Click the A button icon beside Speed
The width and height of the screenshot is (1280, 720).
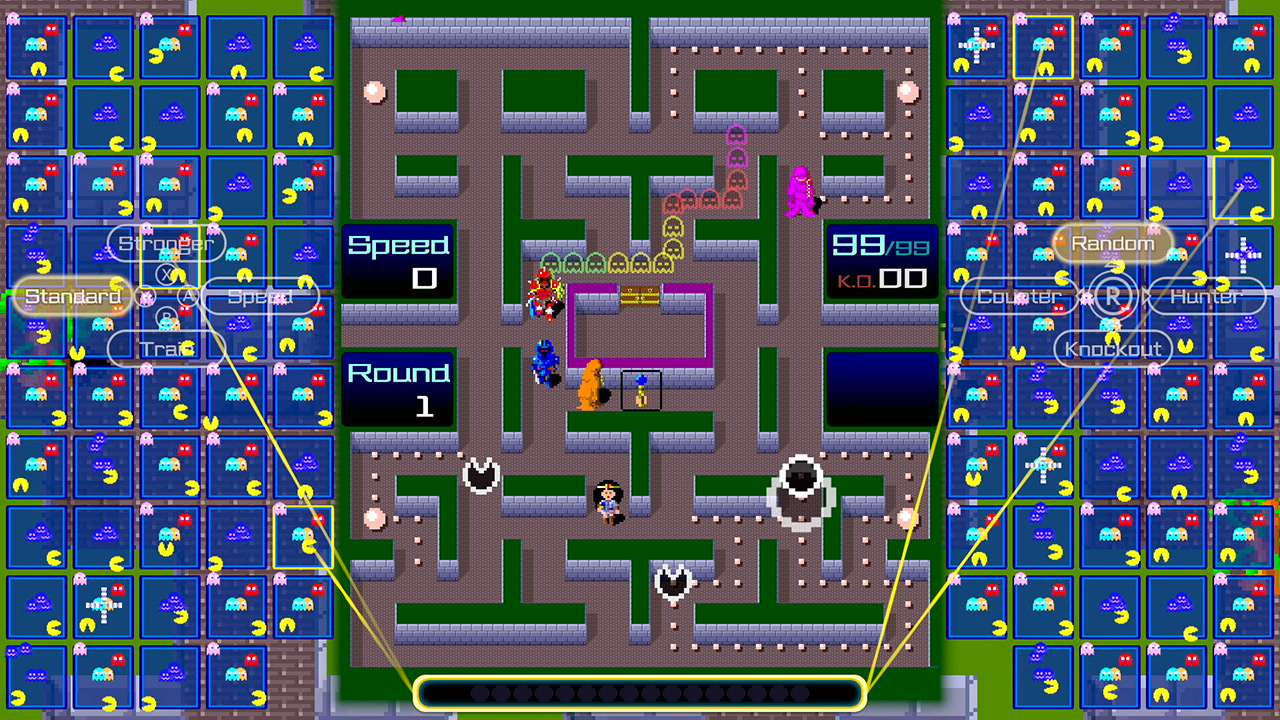pyautogui.click(x=187, y=296)
